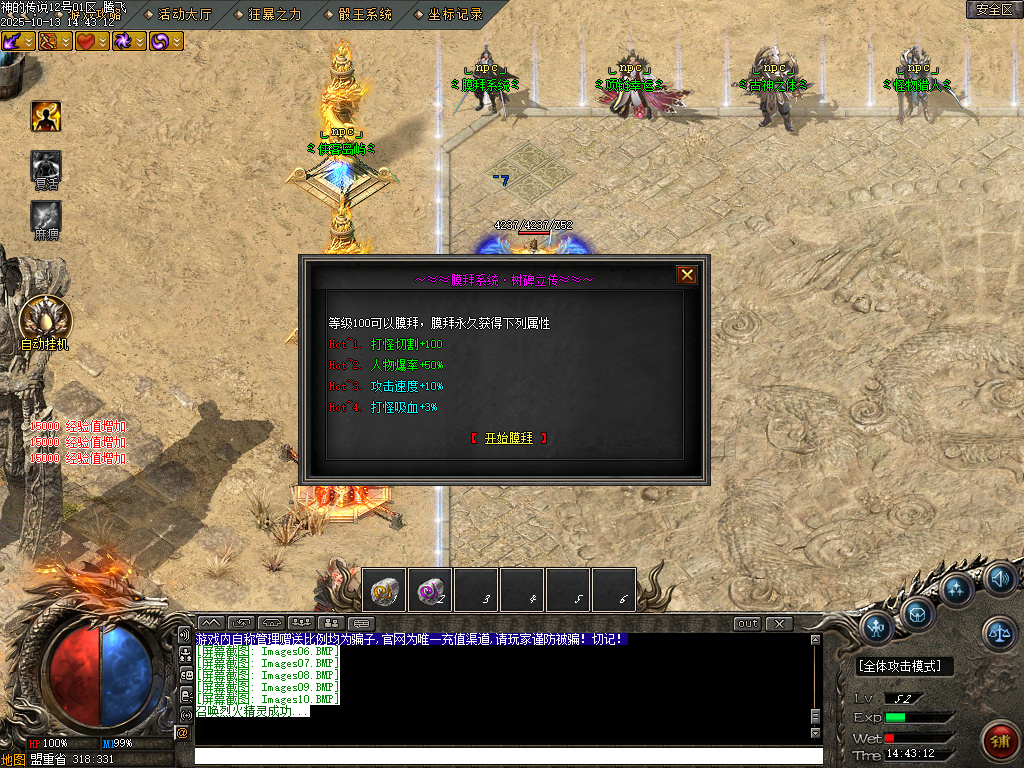Viewport: 1024px width, 768px height.
Task: Open the 地图 map button
Action: pos(13,759)
